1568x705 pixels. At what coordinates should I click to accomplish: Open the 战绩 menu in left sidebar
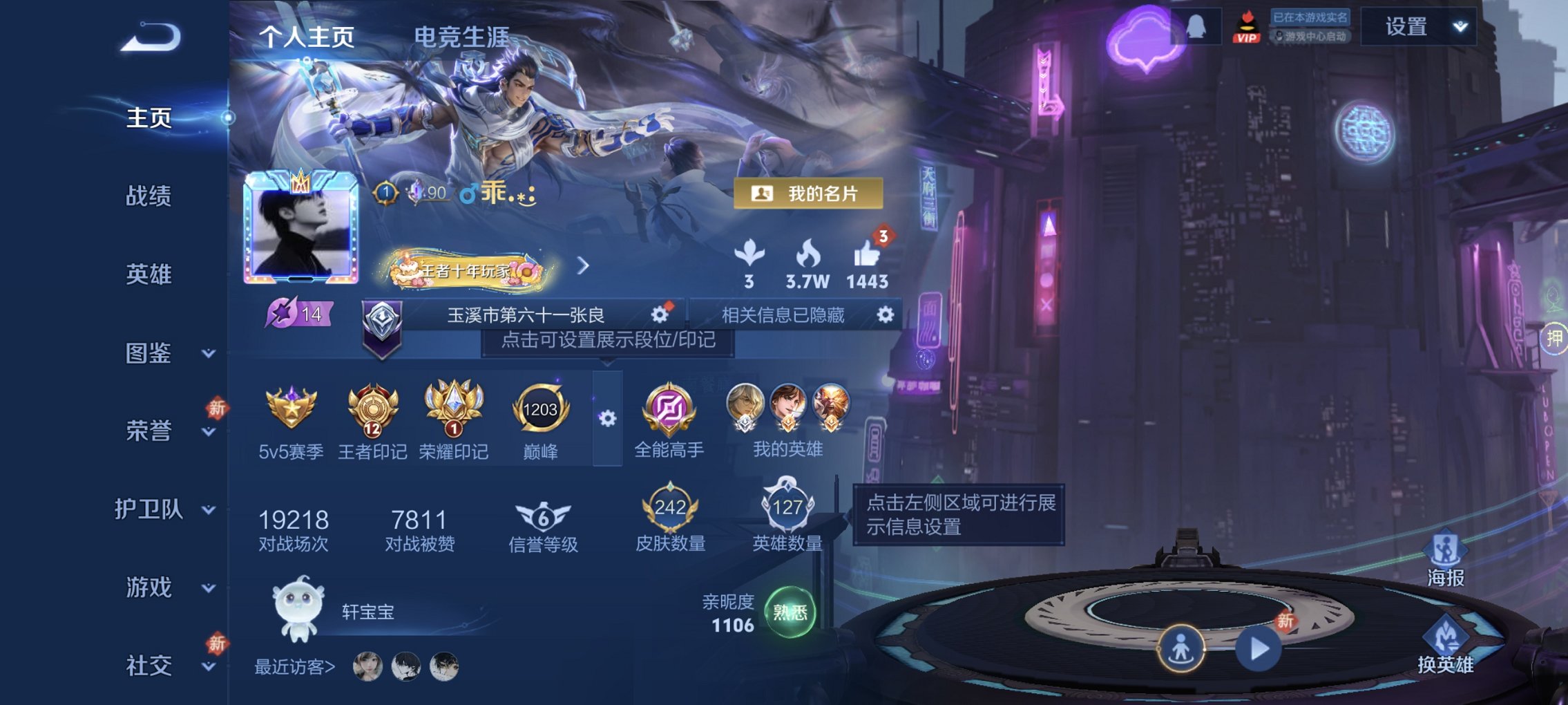pyautogui.click(x=149, y=197)
